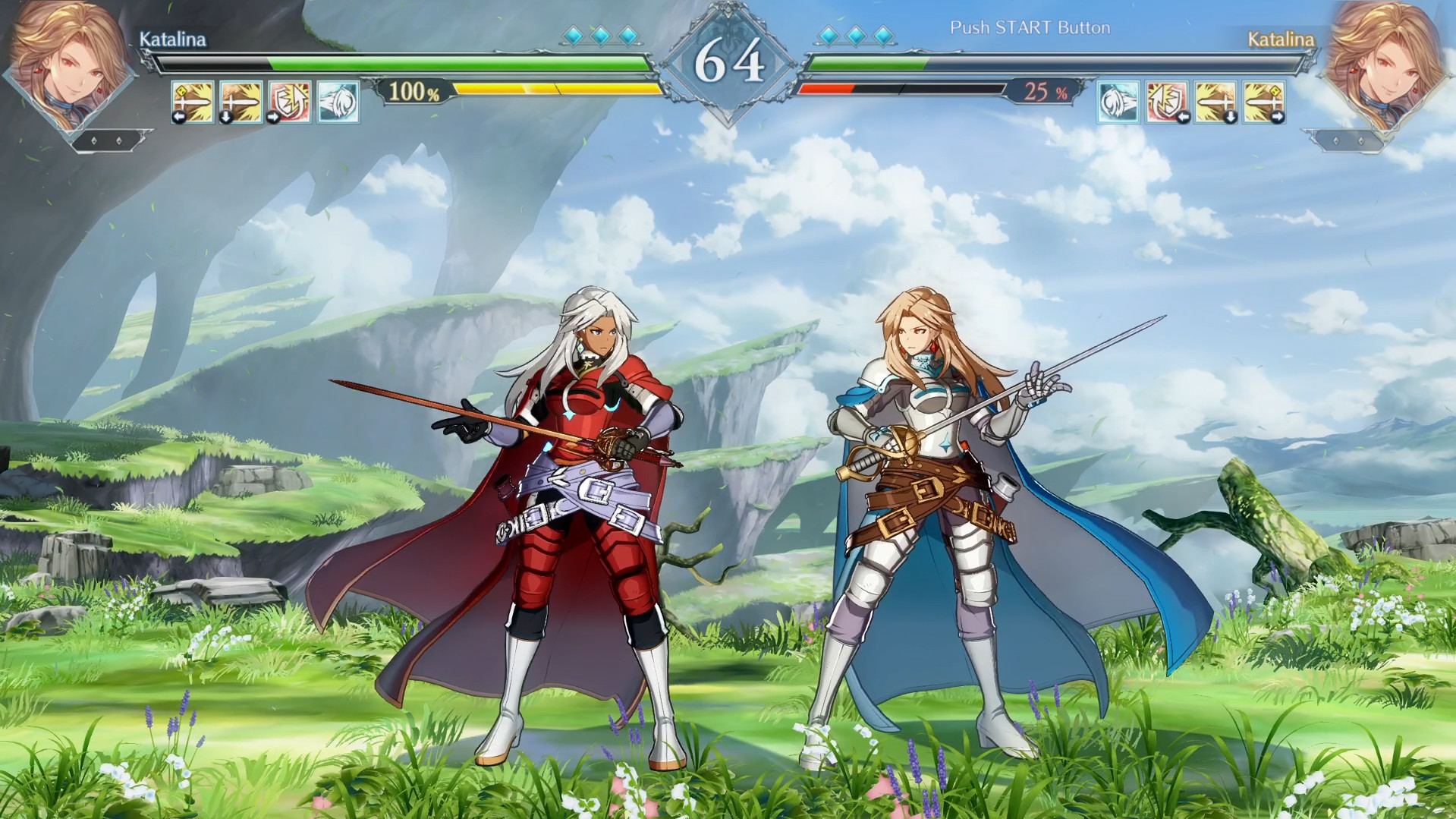1456x819 pixels.
Task: Select the sword skill icon with left arrow (left side)
Action: point(192,101)
